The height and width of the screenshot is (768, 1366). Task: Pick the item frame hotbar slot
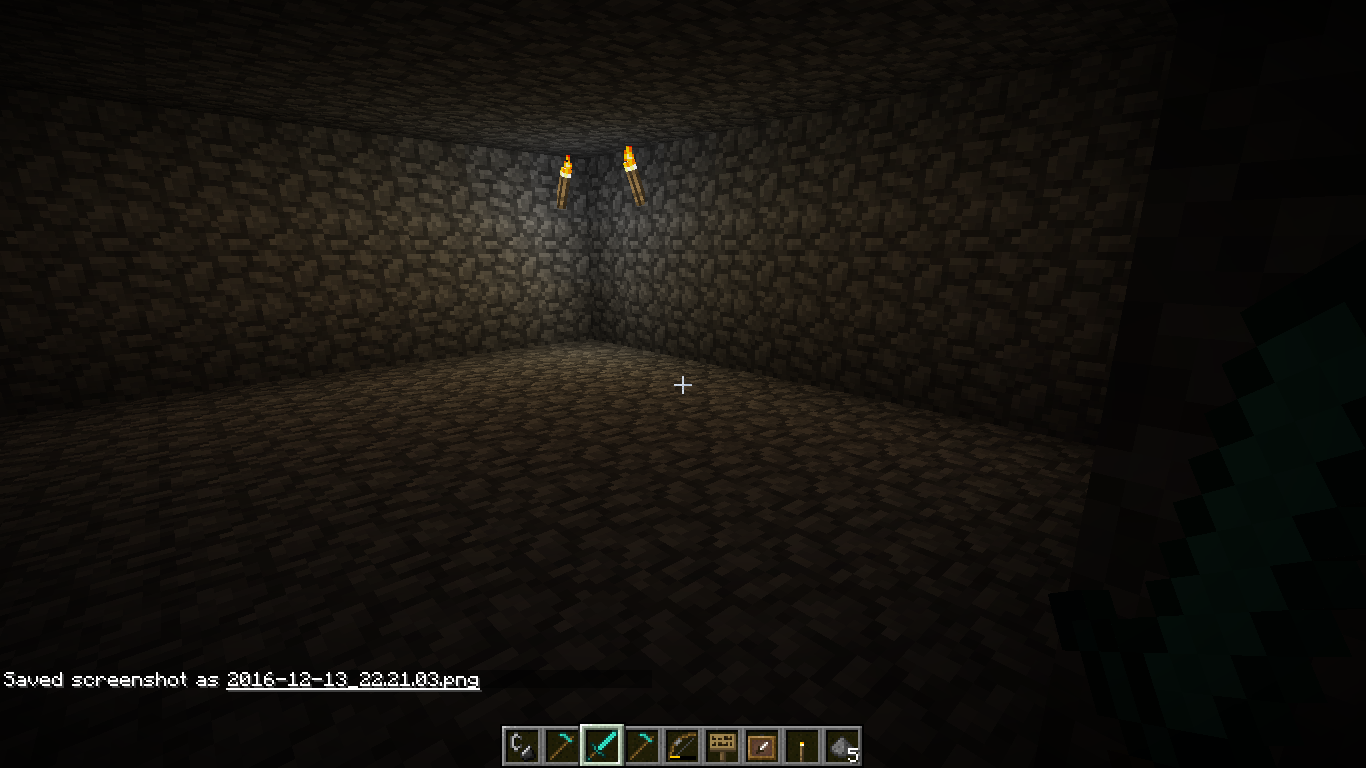click(761, 746)
